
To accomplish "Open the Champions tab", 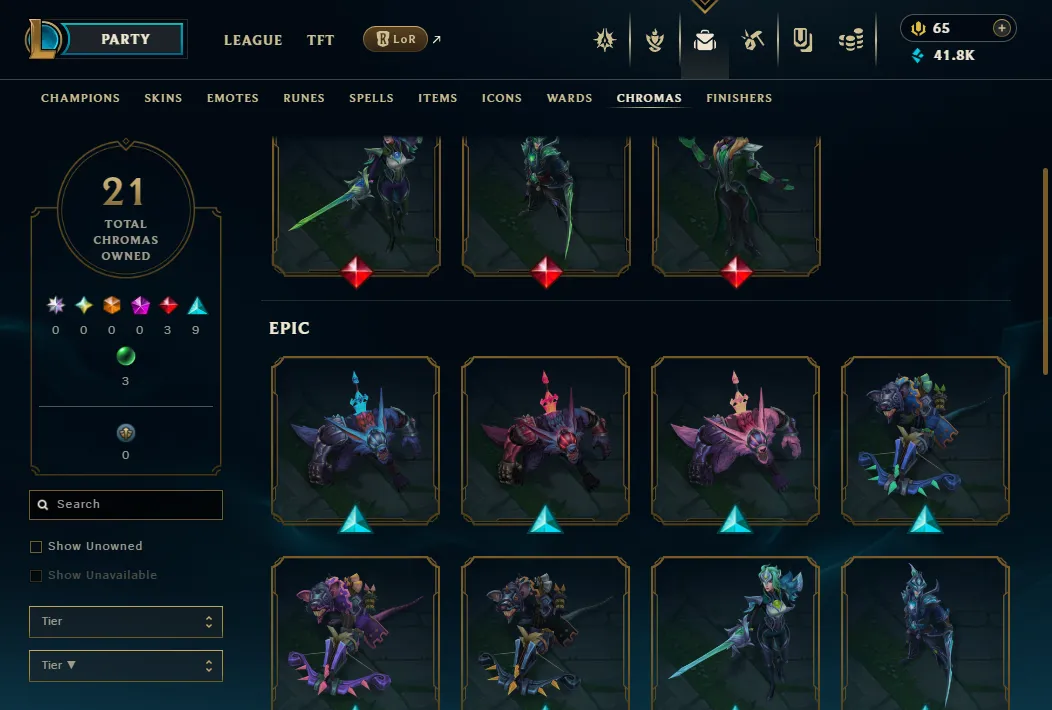I will [80, 98].
